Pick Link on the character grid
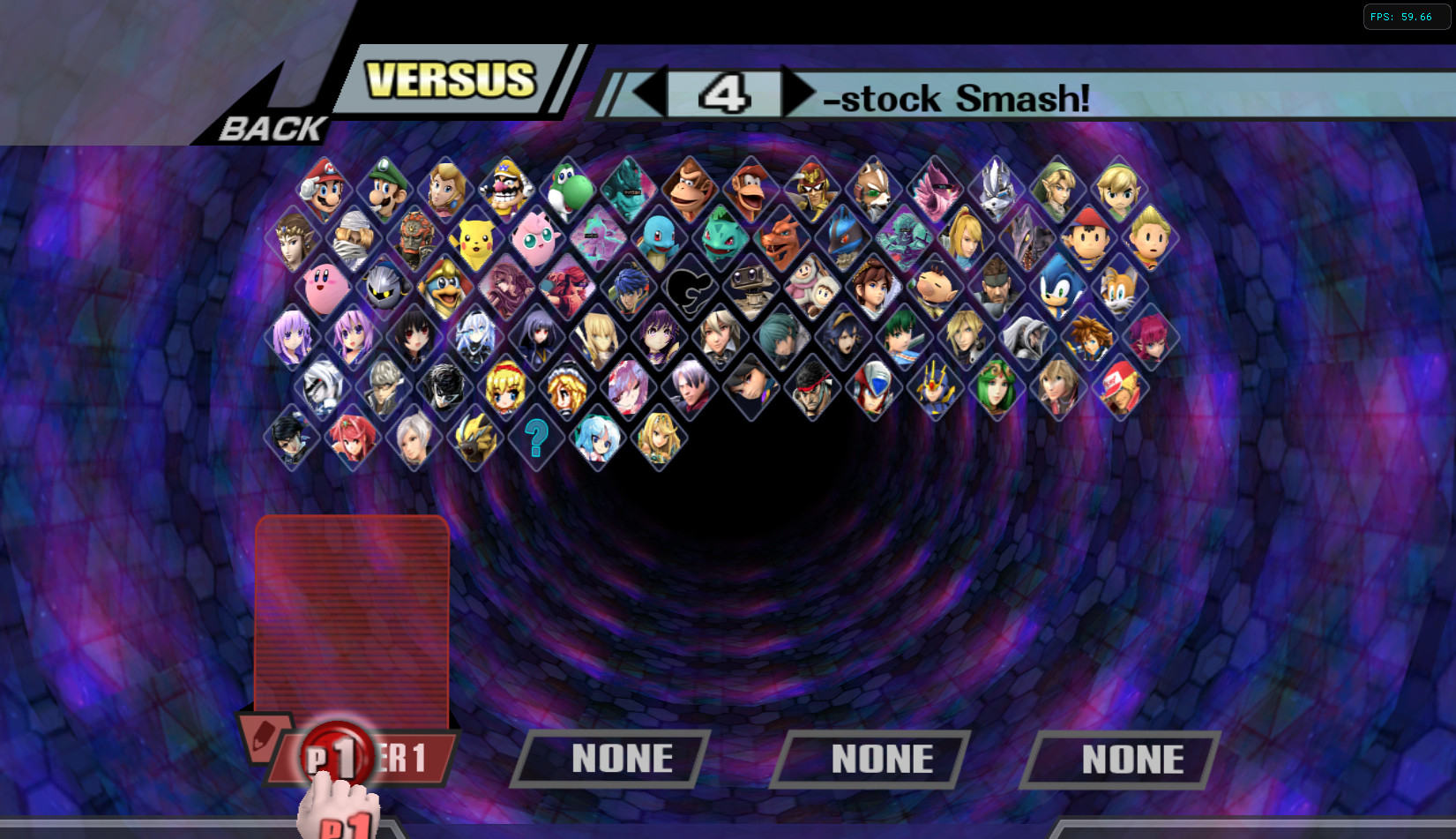The width and height of the screenshot is (1456, 839). click(x=1059, y=187)
